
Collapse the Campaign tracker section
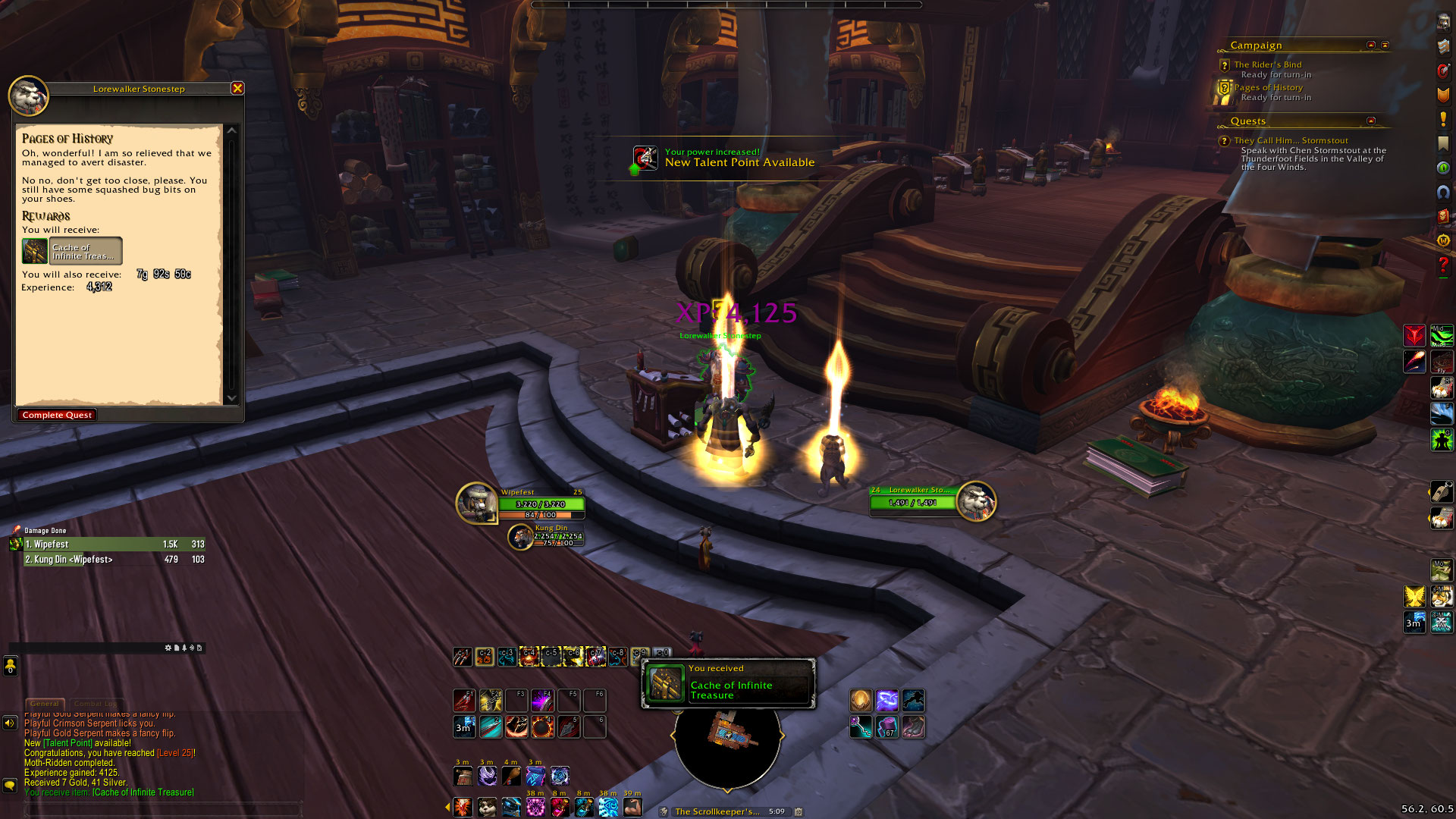(x=1371, y=45)
